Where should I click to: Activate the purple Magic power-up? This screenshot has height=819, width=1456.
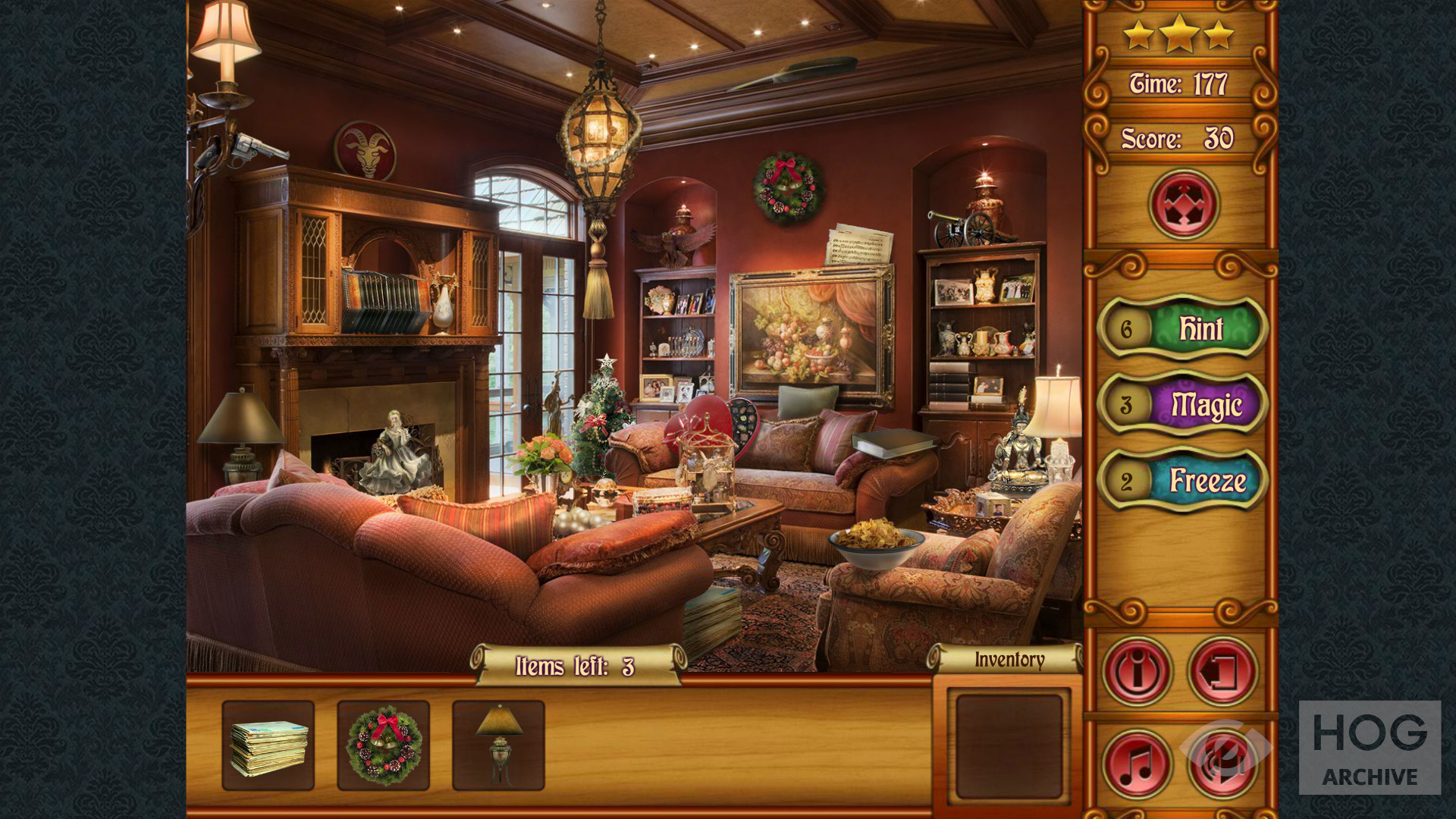(1183, 404)
